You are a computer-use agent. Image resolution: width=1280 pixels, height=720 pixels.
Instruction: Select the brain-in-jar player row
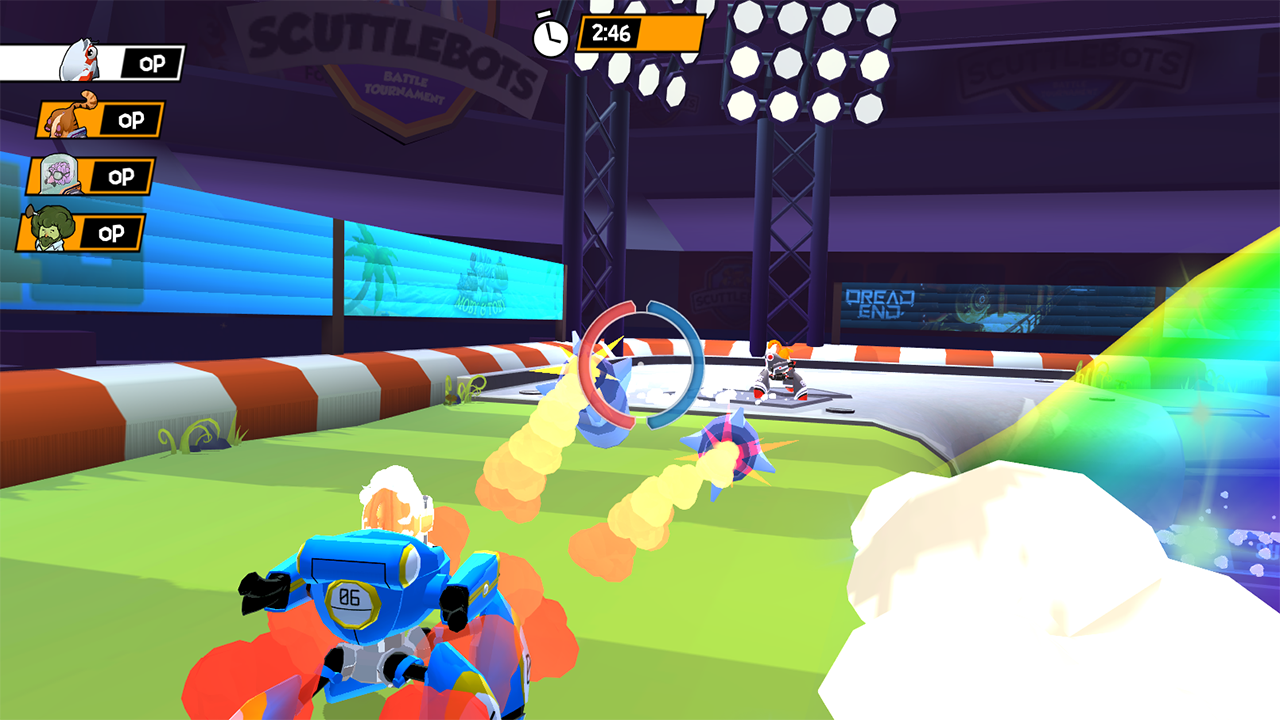(90, 176)
